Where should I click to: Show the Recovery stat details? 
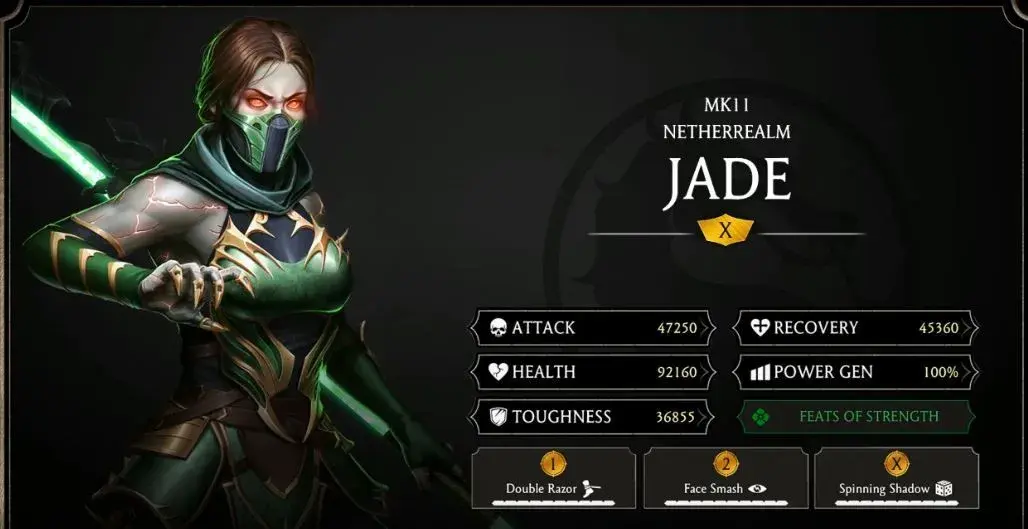857,328
